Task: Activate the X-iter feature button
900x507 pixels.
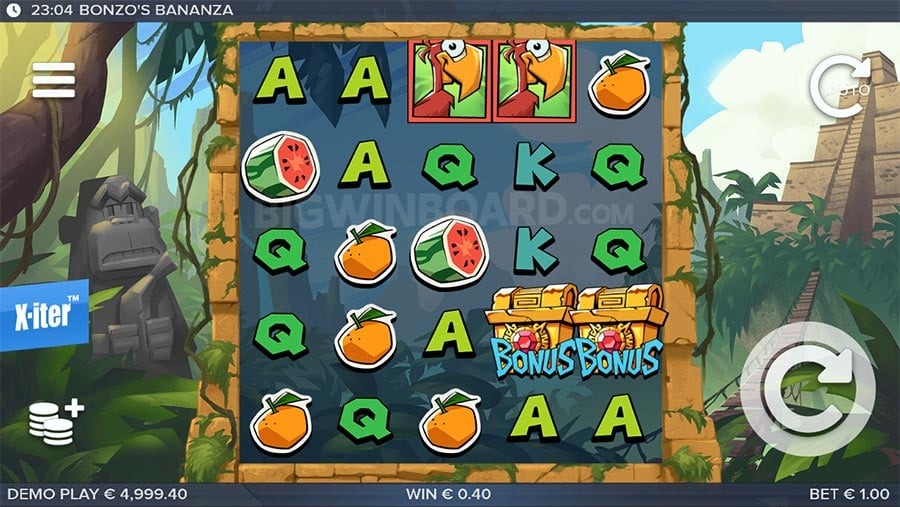Action: [44, 315]
